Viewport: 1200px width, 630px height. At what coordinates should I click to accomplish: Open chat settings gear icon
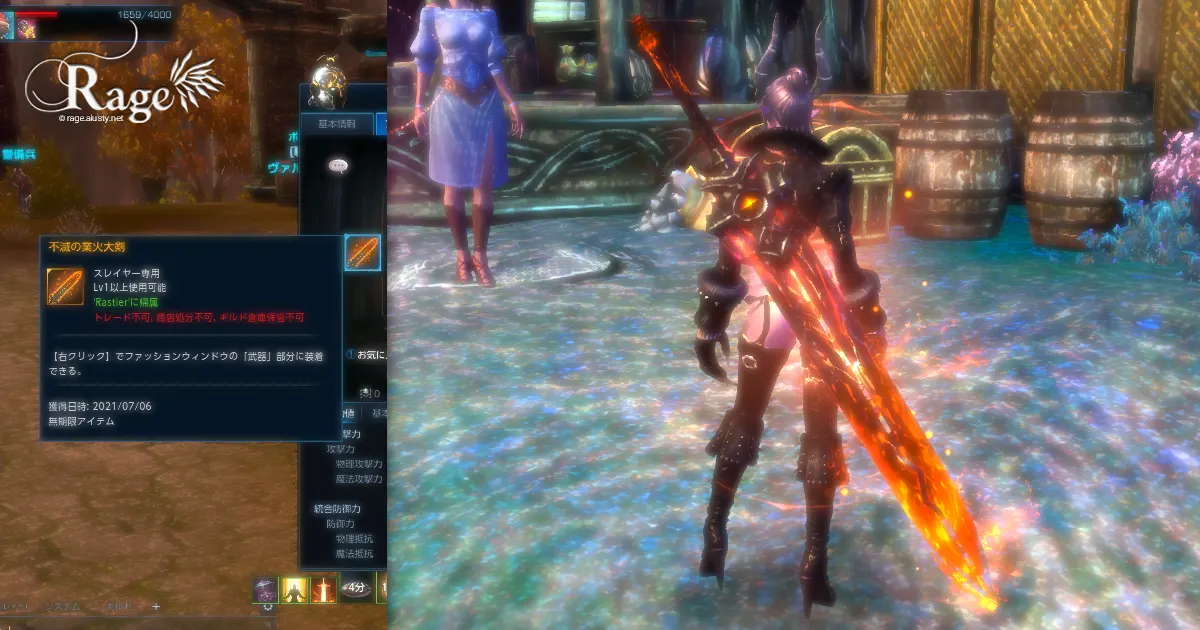pyautogui.click(x=267, y=607)
